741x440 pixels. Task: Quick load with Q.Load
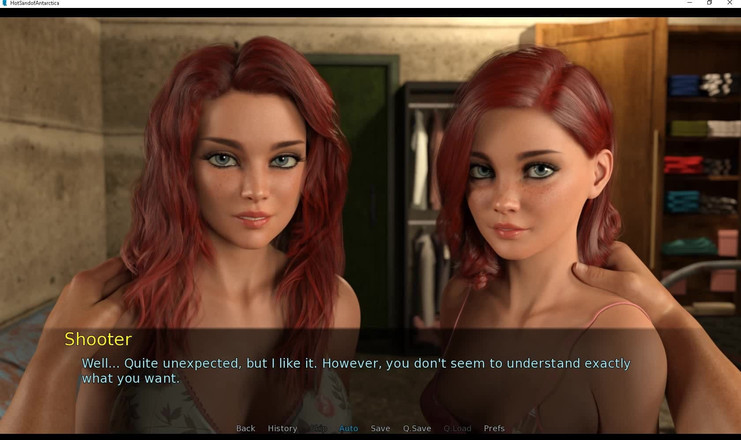(x=457, y=428)
